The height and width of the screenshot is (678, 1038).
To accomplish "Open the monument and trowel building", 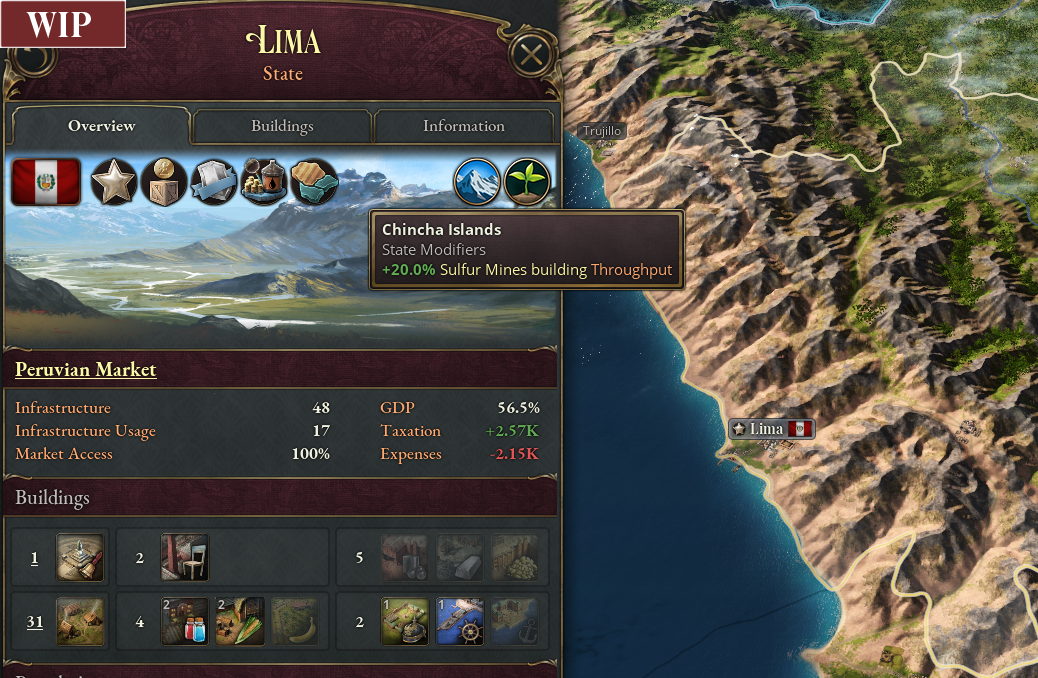I will pos(79,557).
